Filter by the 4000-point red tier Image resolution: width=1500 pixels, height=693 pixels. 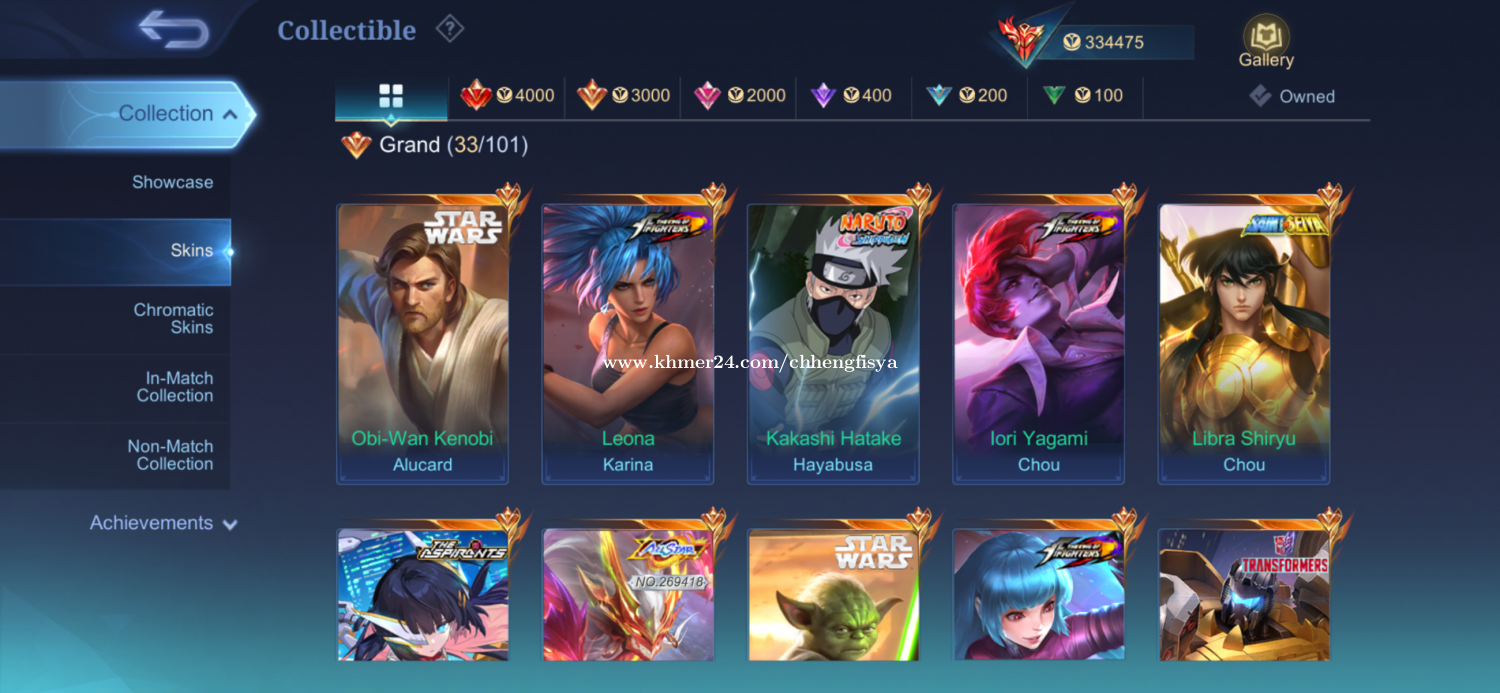[507, 96]
